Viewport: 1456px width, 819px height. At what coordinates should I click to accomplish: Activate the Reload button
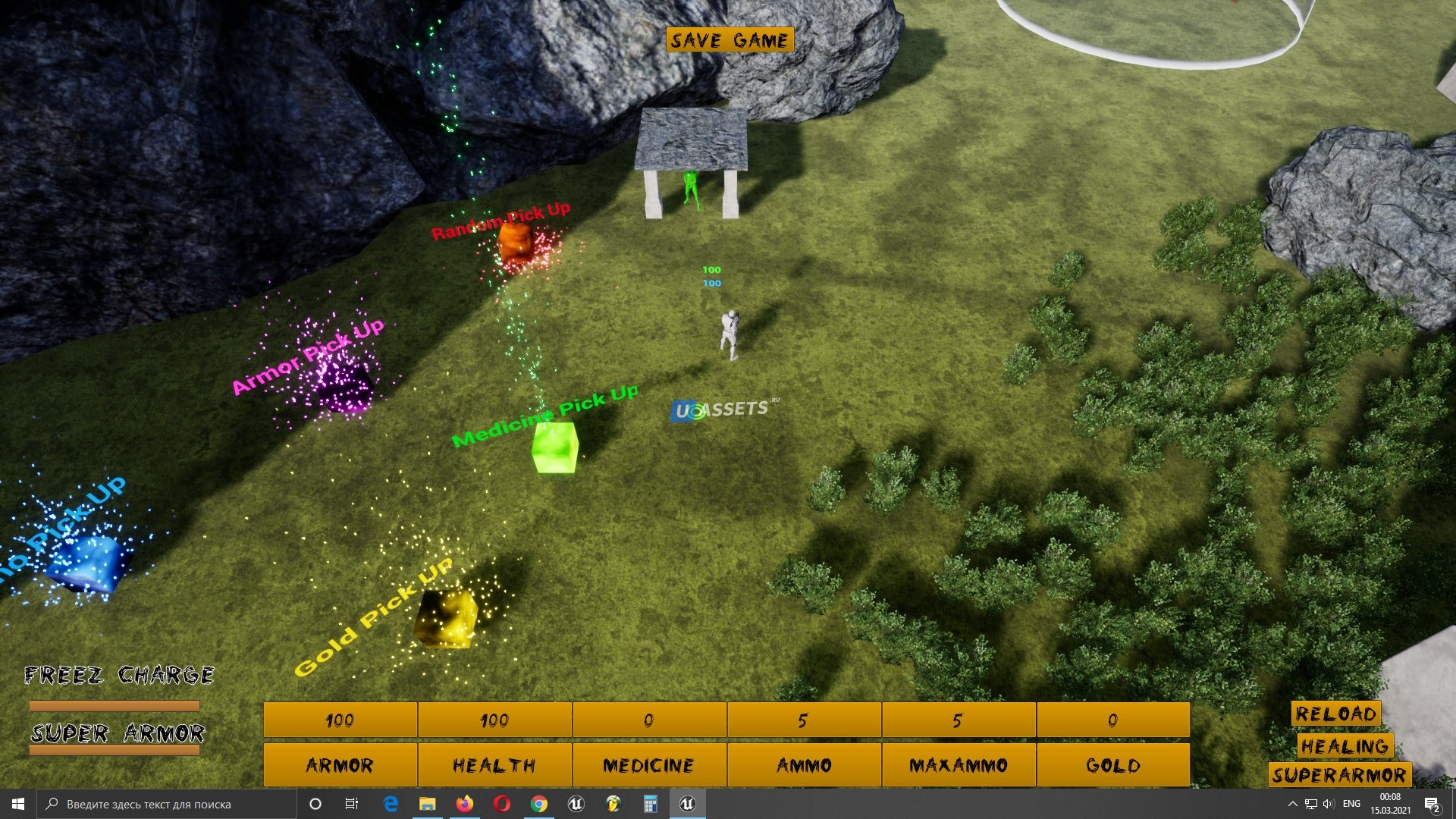click(x=1335, y=714)
